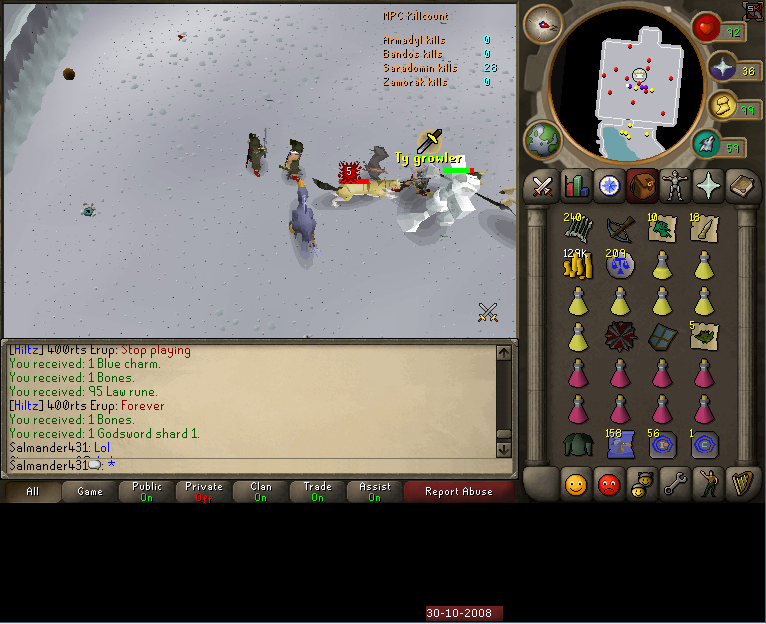Toggle run using the boot energy orb
The height and width of the screenshot is (624, 766).
click(x=708, y=144)
